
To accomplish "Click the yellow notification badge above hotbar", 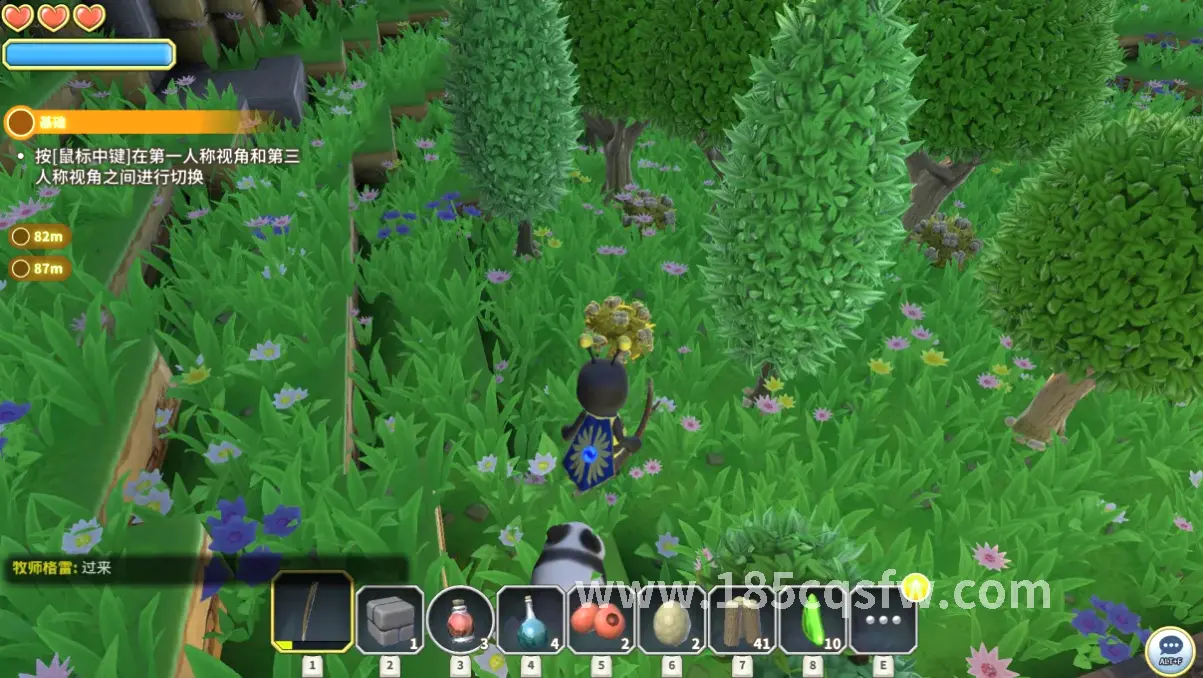I will 914,586.
